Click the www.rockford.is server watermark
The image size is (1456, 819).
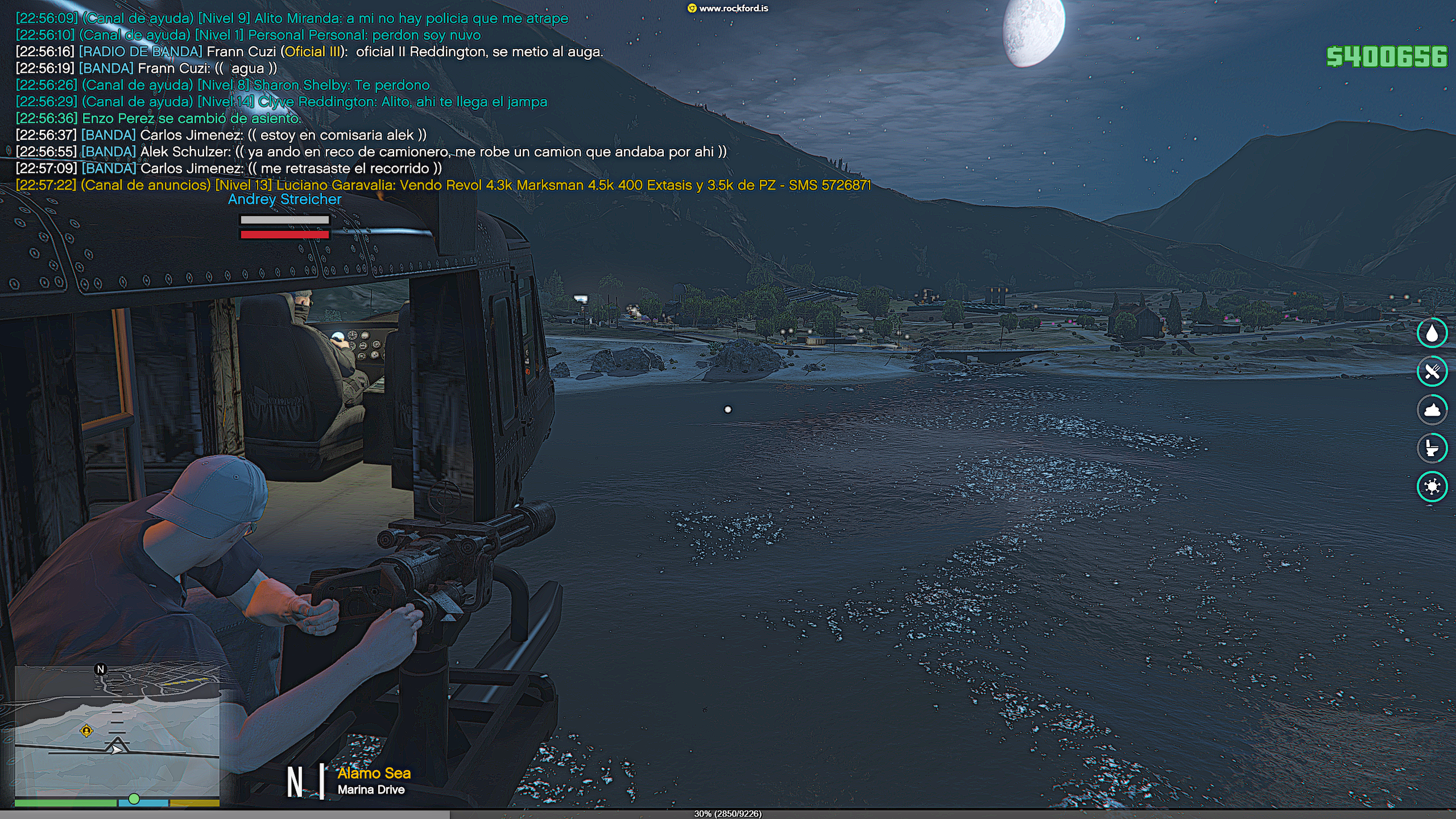point(728,9)
